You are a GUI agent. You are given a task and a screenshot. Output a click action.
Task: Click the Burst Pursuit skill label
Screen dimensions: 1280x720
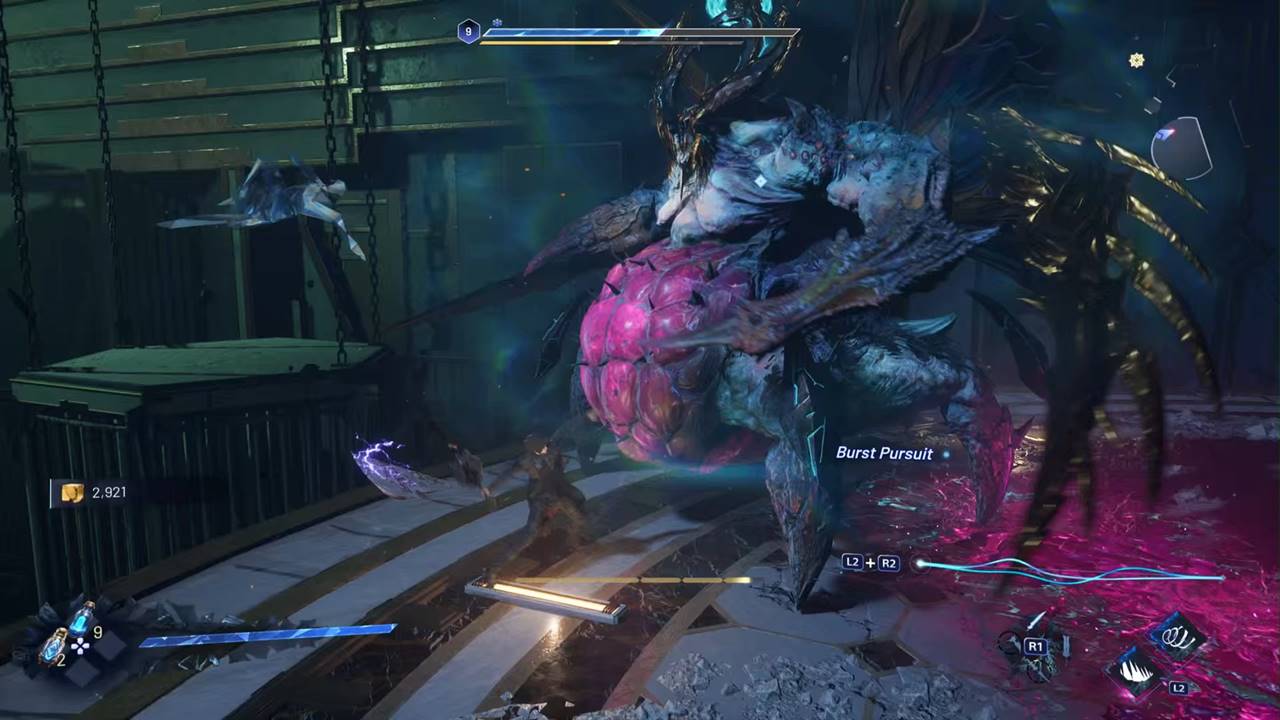point(884,453)
